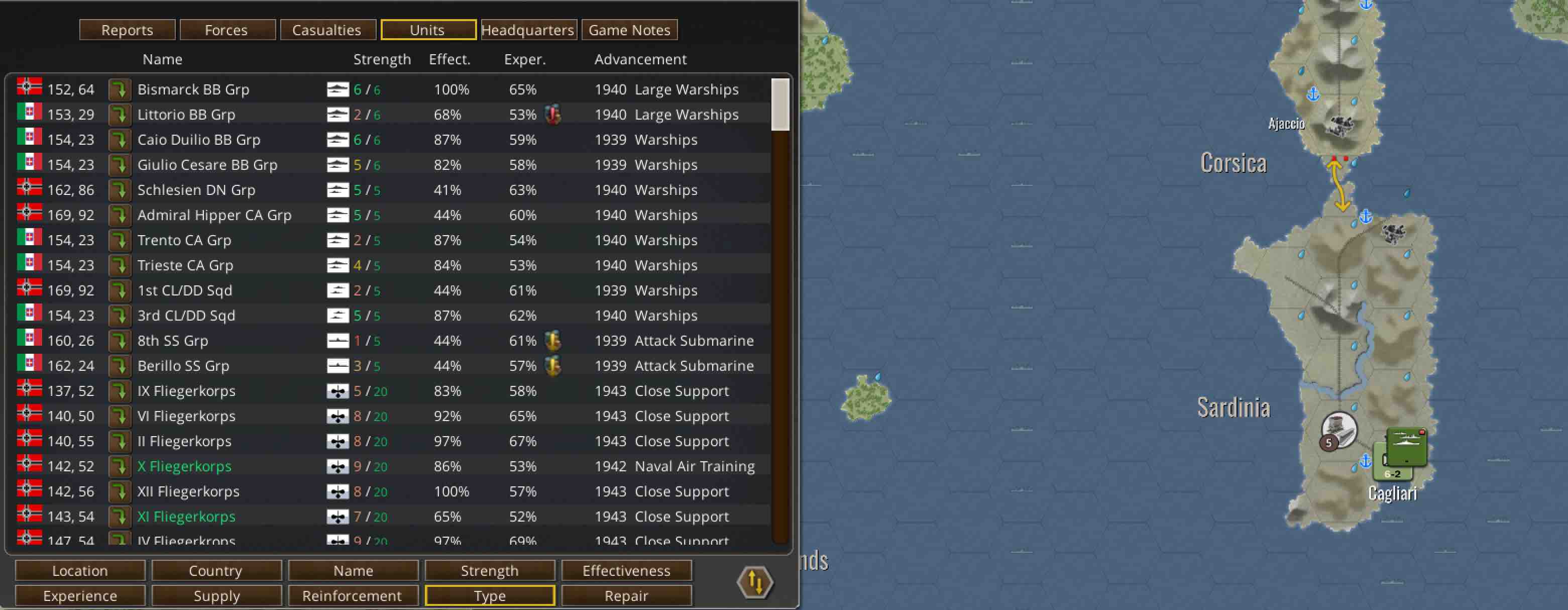Sort units by Country
Viewport: 1568px width, 610px height.
[x=216, y=570]
